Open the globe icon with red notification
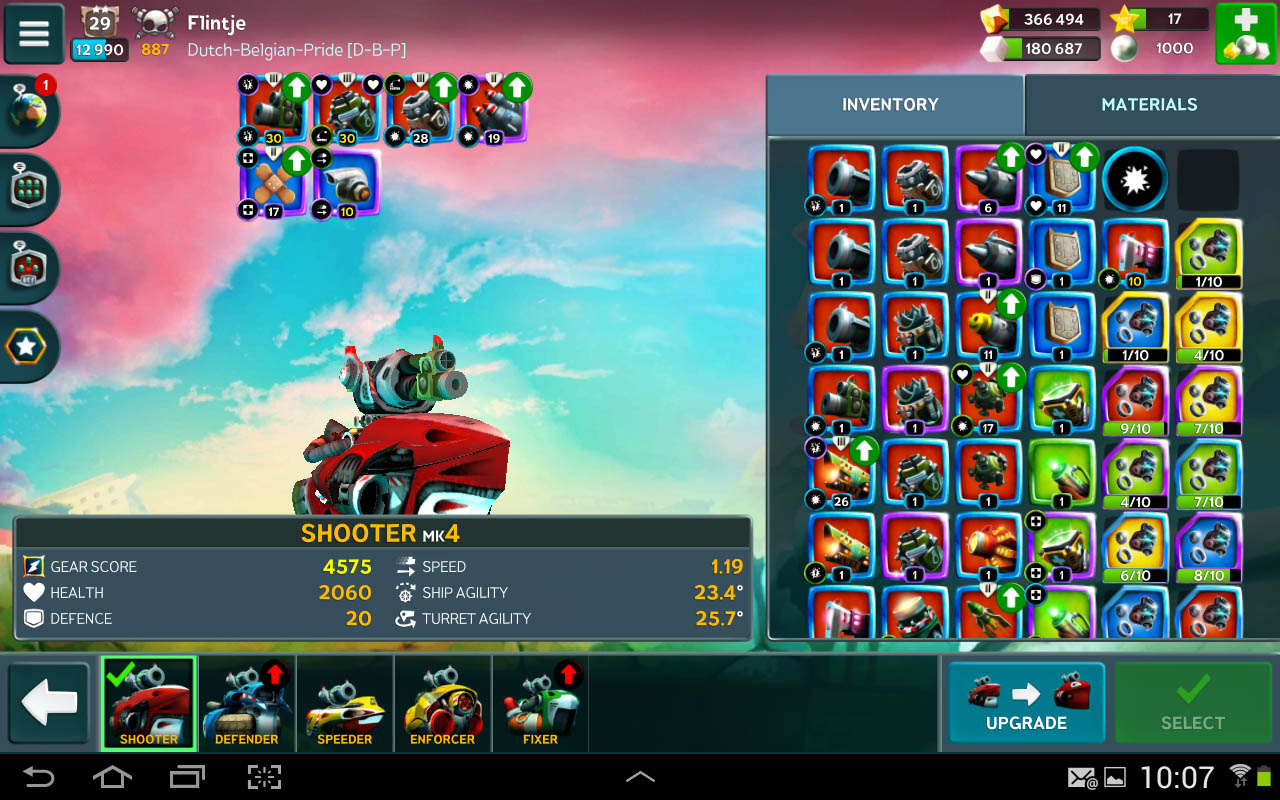 coord(29,110)
